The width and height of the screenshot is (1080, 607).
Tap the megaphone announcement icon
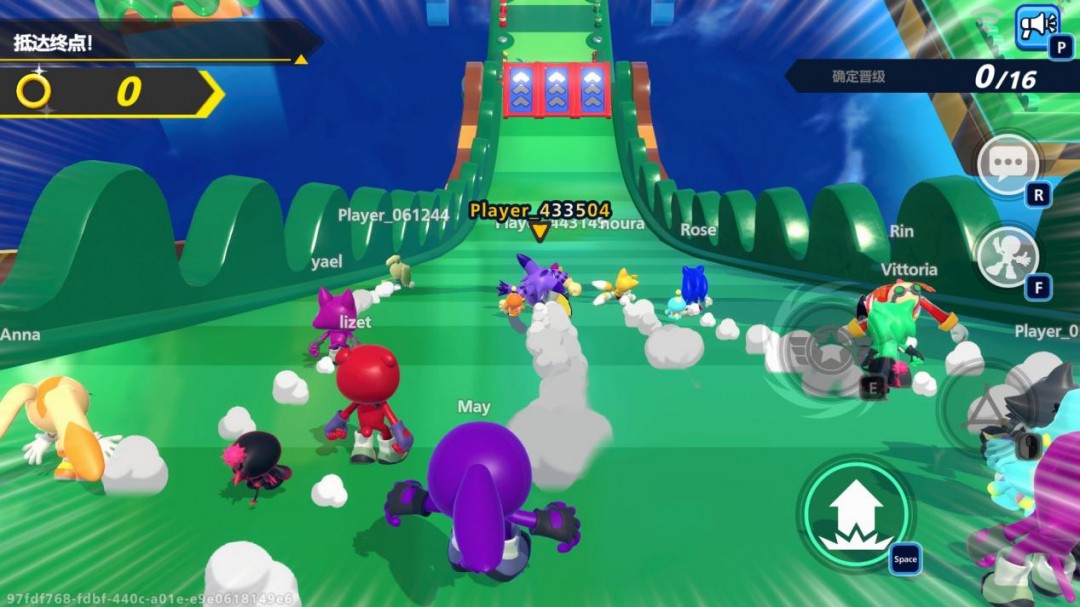point(1036,25)
